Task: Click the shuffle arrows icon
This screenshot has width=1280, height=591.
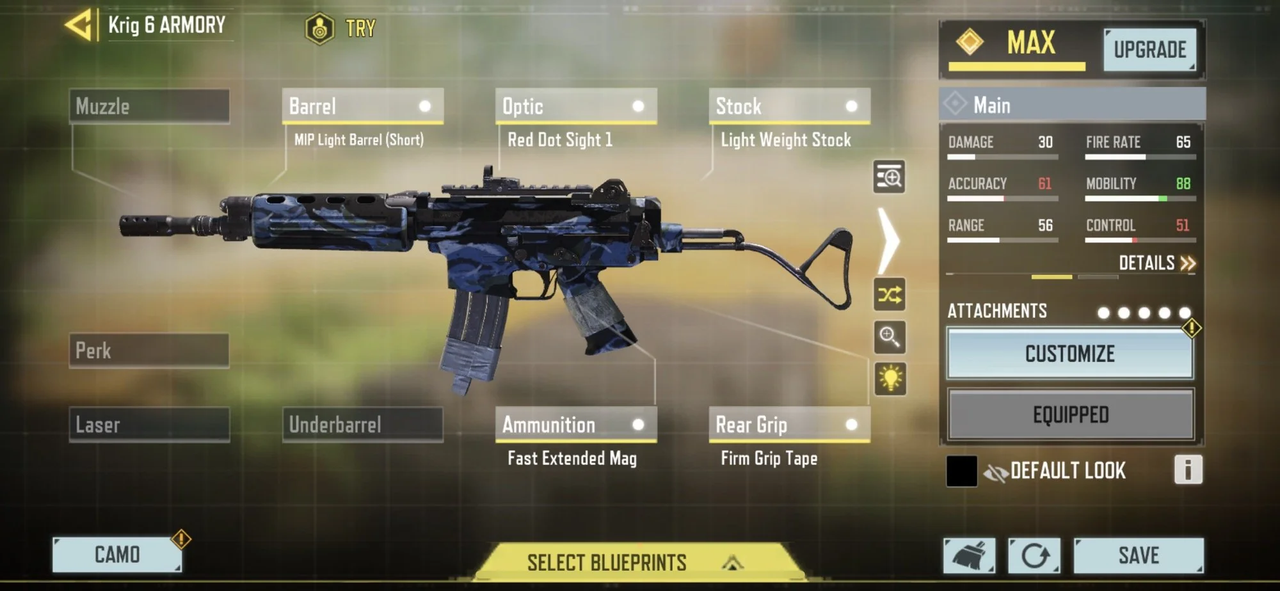Action: pos(889,295)
